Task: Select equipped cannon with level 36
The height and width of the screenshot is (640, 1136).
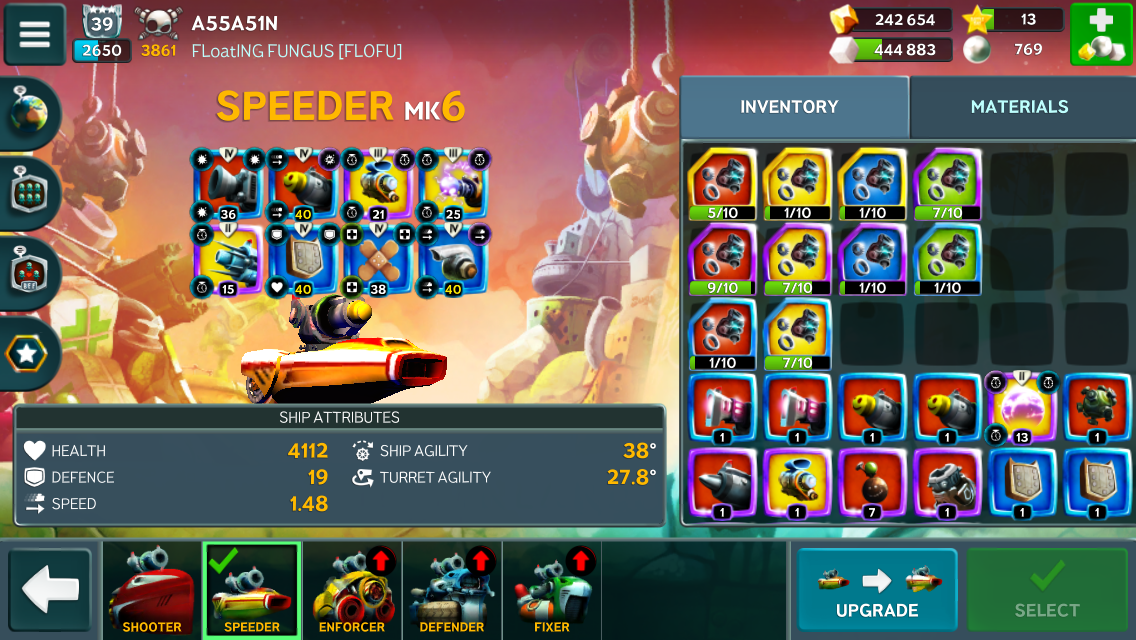Action: tap(229, 185)
